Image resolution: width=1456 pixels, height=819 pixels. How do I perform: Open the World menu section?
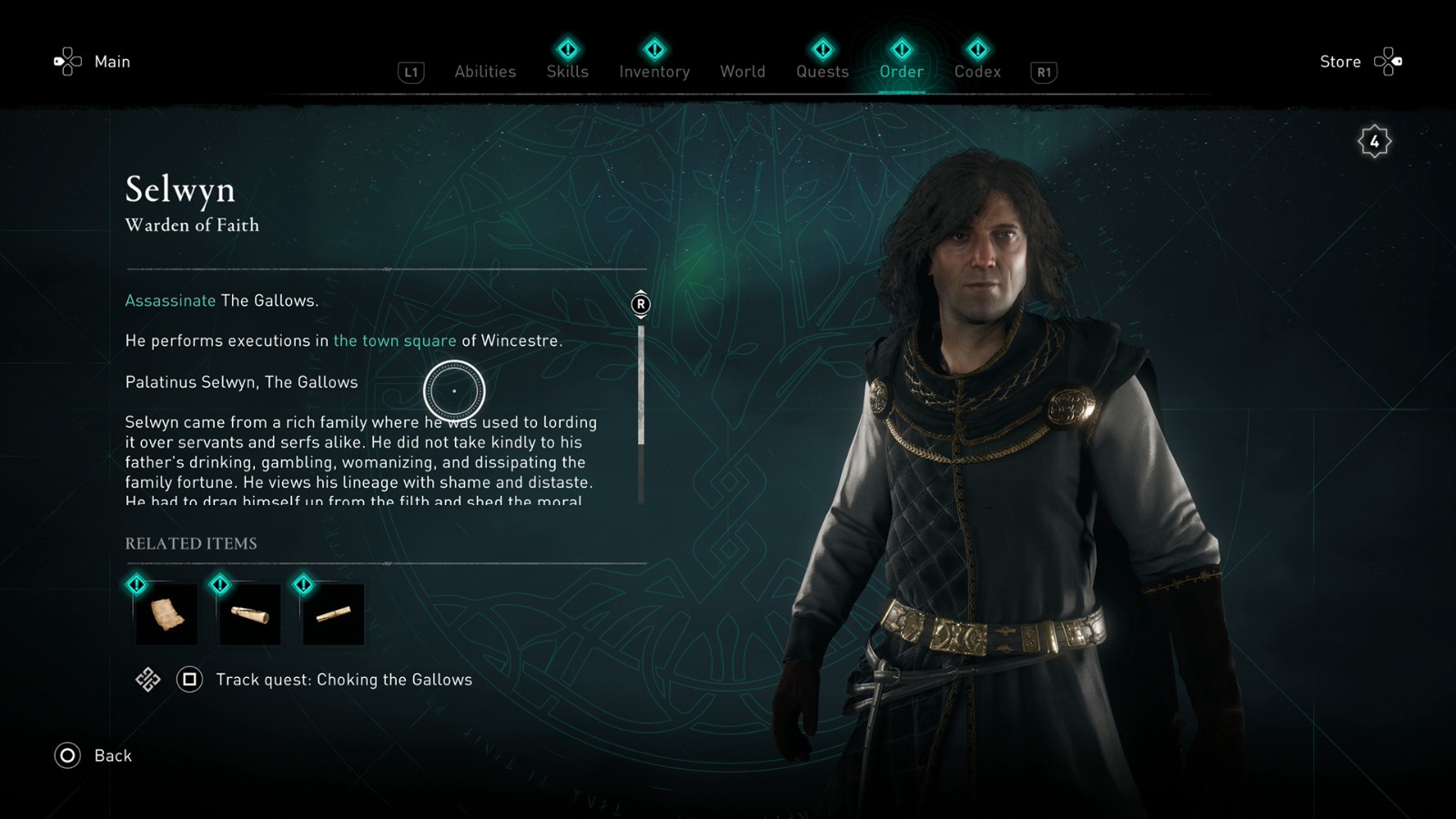[743, 71]
